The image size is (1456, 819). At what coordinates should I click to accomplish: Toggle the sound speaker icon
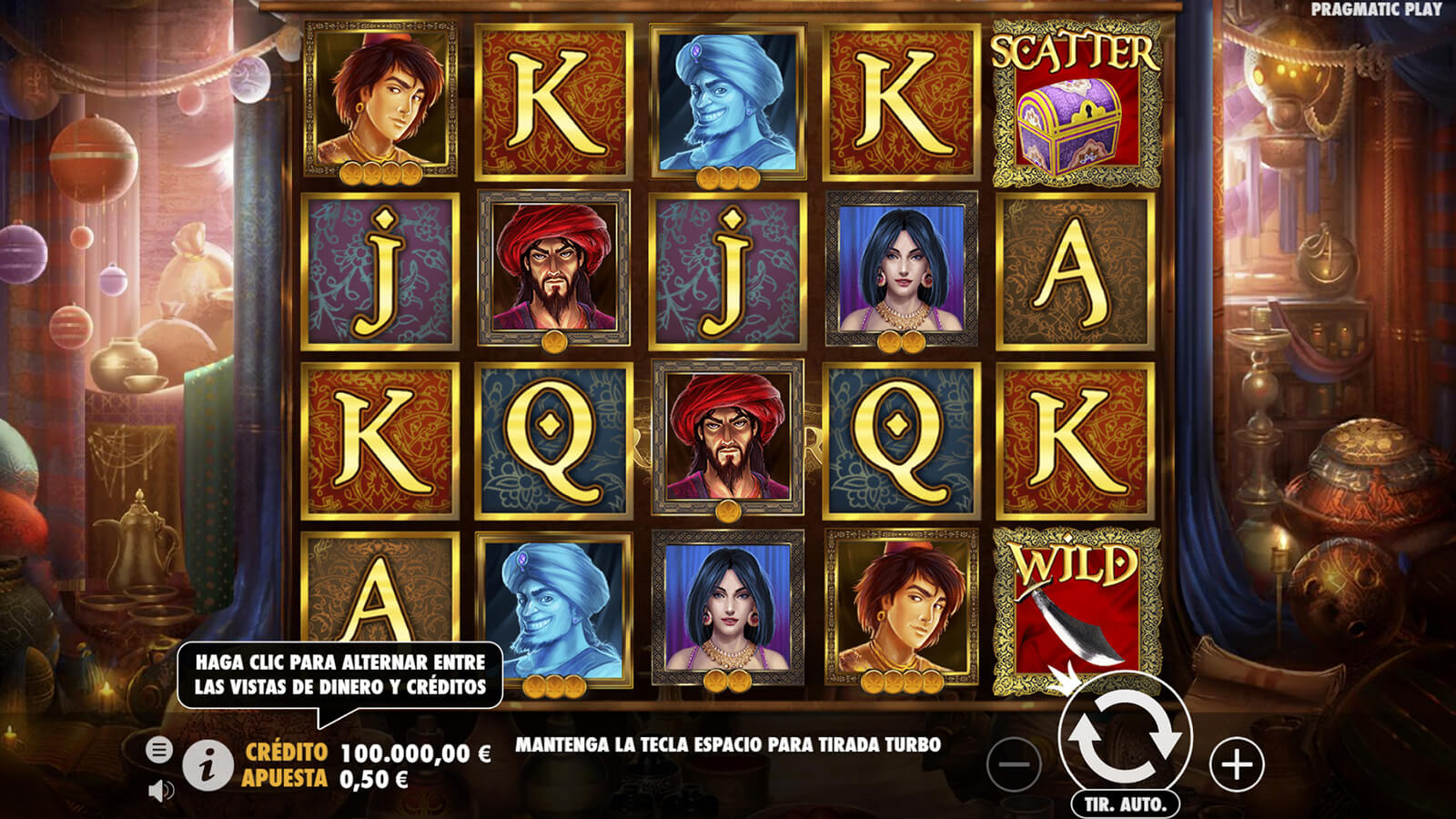(160, 791)
